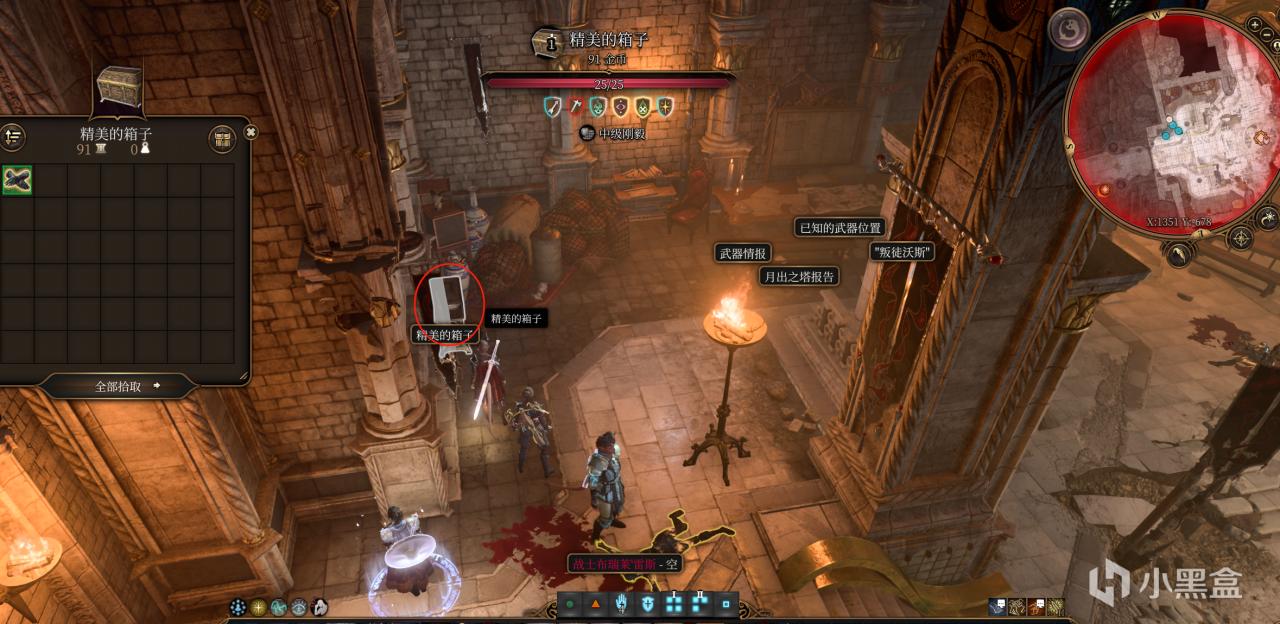Close the 精美的箱子 loot window
Viewport: 1280px width, 624px height.
pyautogui.click(x=251, y=132)
